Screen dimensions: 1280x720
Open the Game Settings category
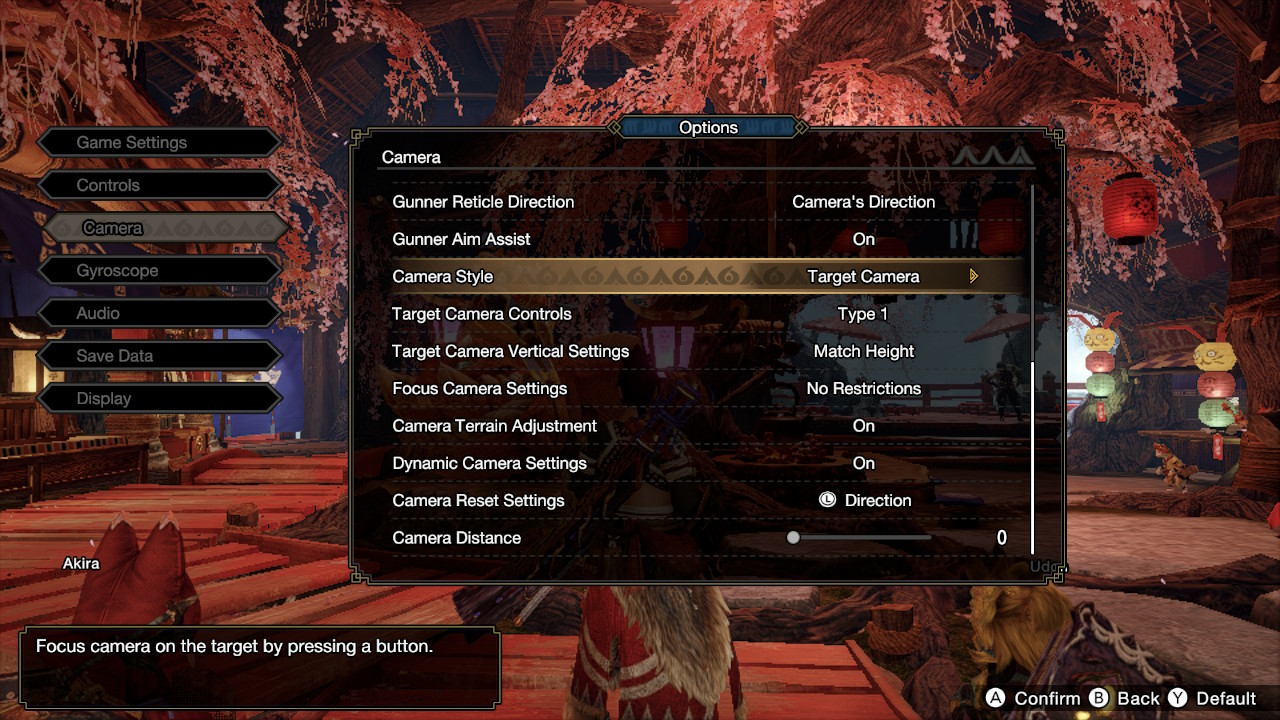click(158, 143)
